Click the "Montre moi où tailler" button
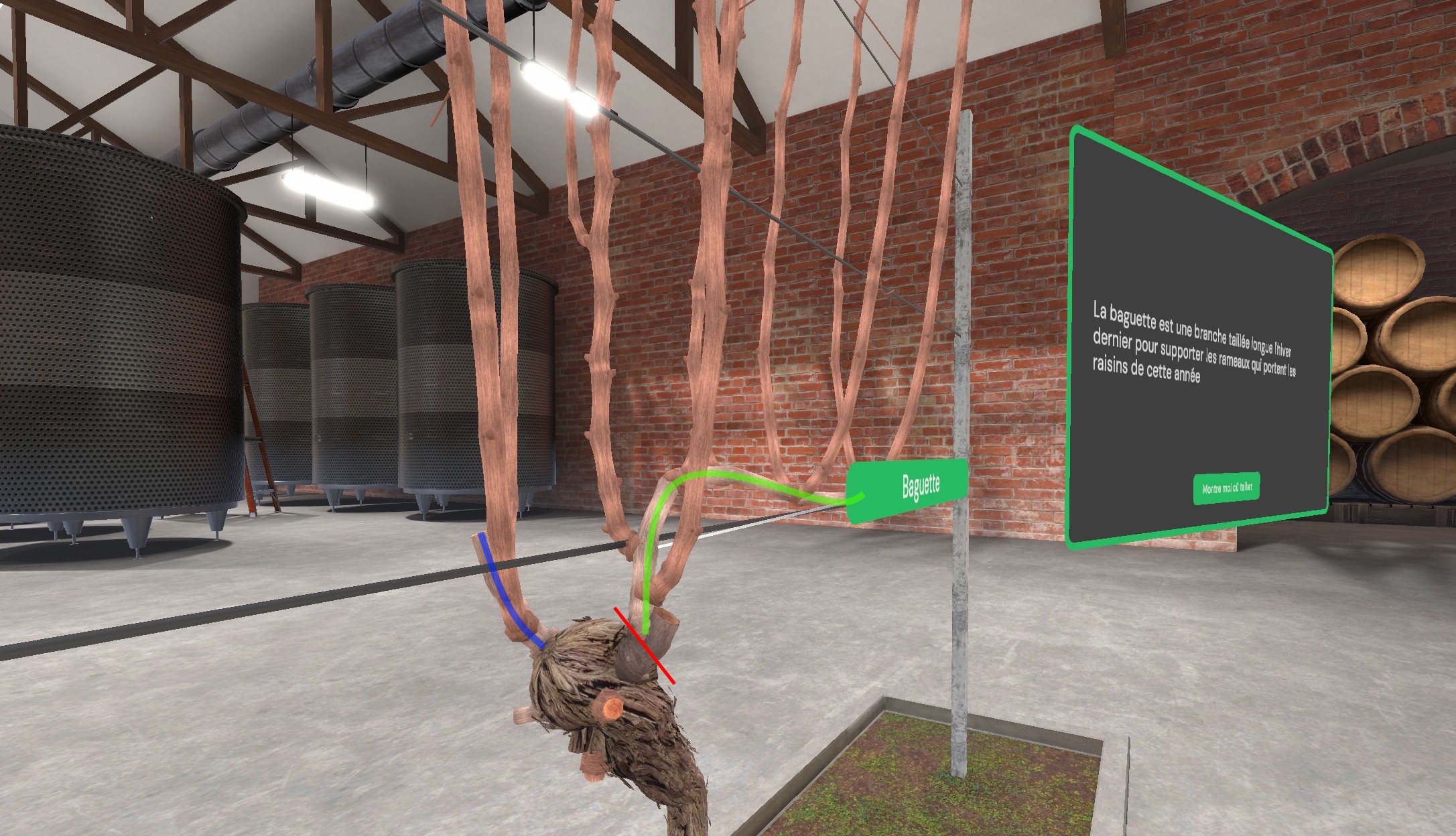Screen dimensions: 1456x836 pyautogui.click(x=1226, y=488)
